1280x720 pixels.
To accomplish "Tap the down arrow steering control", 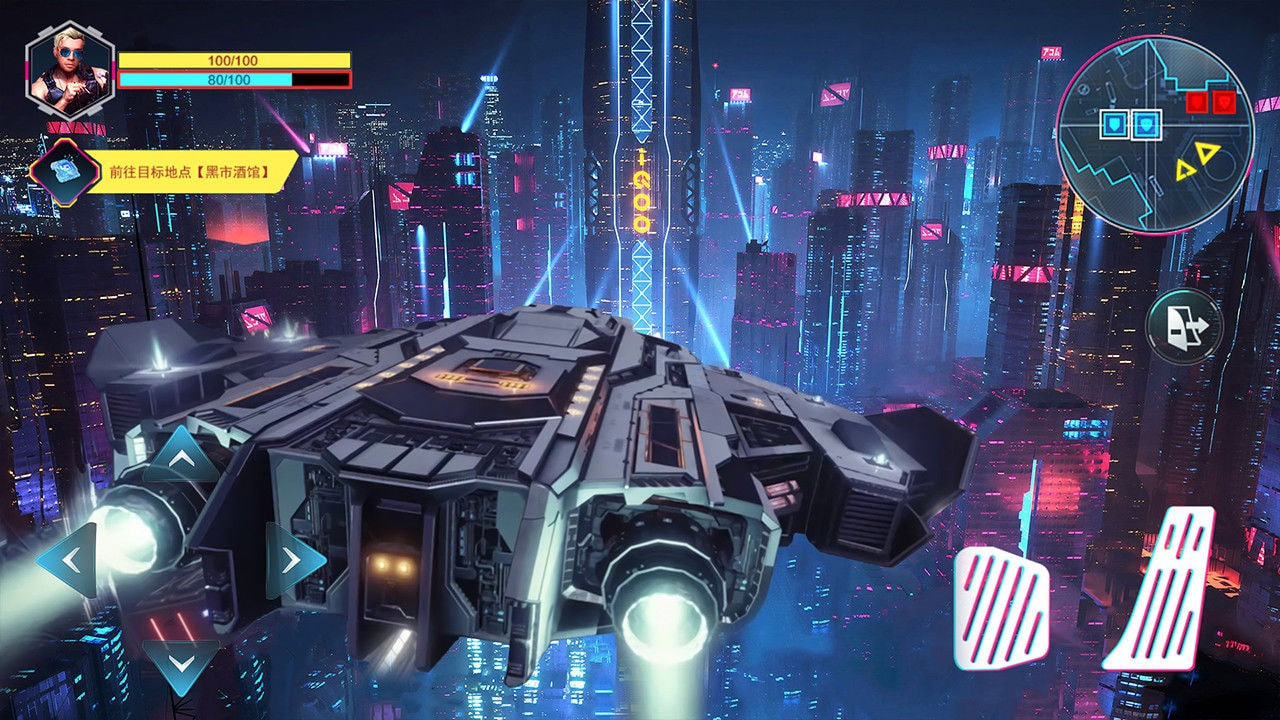I will click(181, 663).
